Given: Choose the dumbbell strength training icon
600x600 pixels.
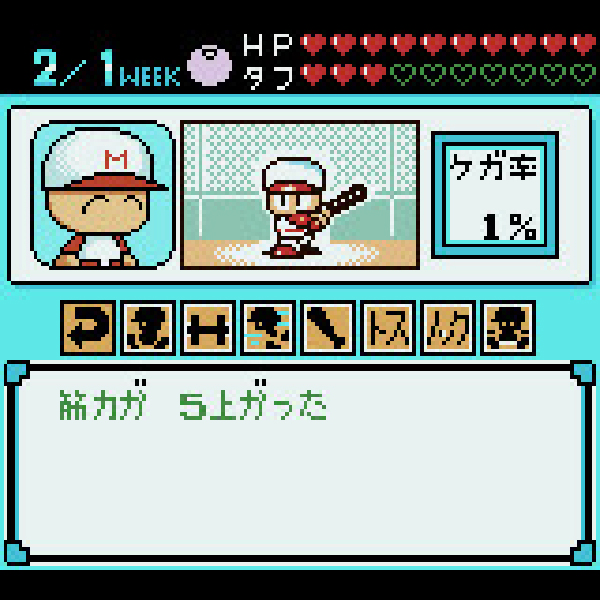Looking at the screenshot, I should tap(209, 328).
